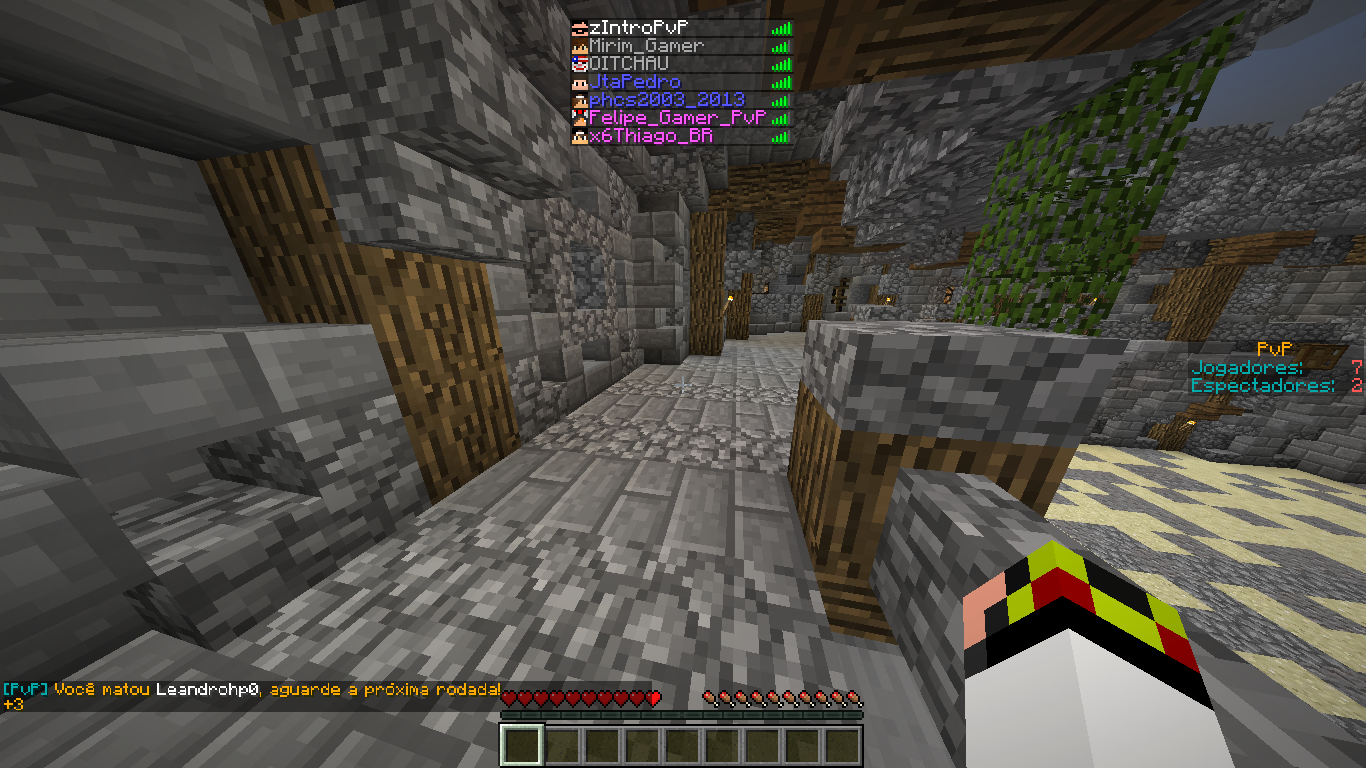
Task: Pick phcs2003_2013 from the player list
Action: tap(667, 100)
